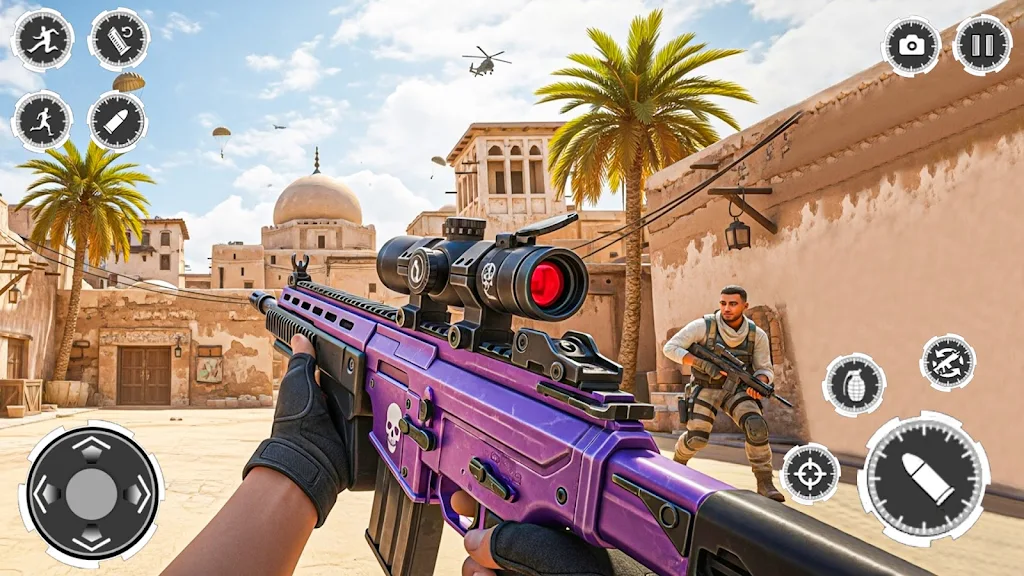Tap the jumping man icon
Image resolution: width=1024 pixels, height=576 pixels.
point(42,40)
